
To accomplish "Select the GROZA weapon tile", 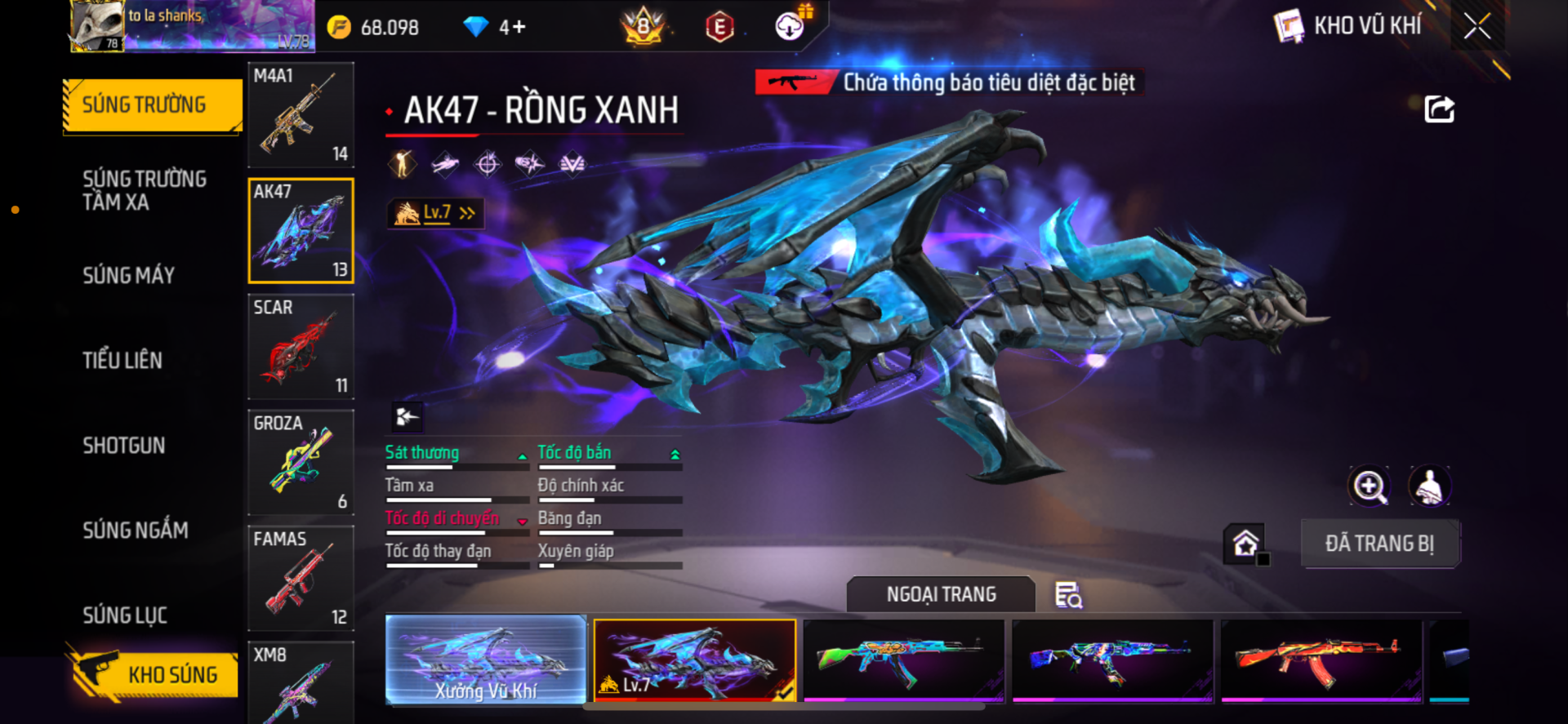I will pyautogui.click(x=301, y=463).
